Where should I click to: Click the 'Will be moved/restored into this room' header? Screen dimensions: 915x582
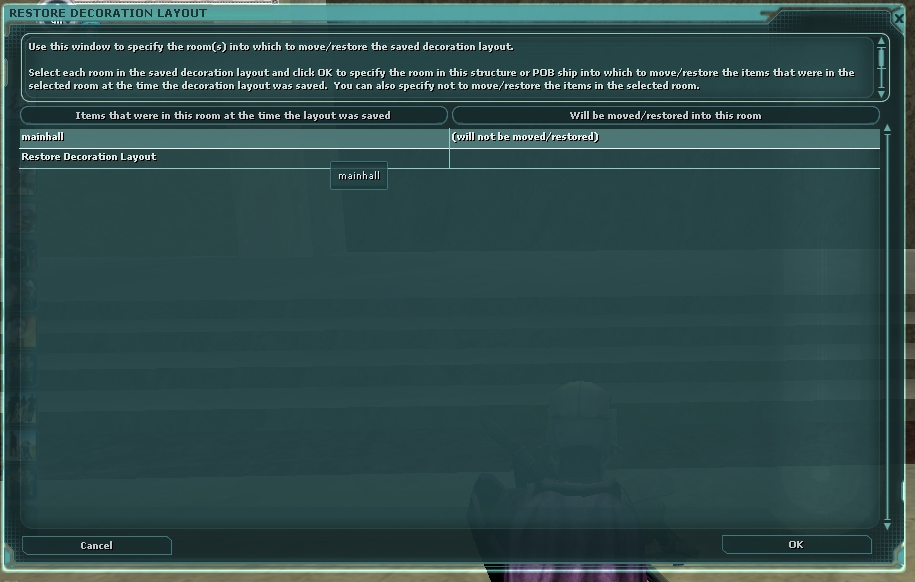pyautogui.click(x=665, y=116)
